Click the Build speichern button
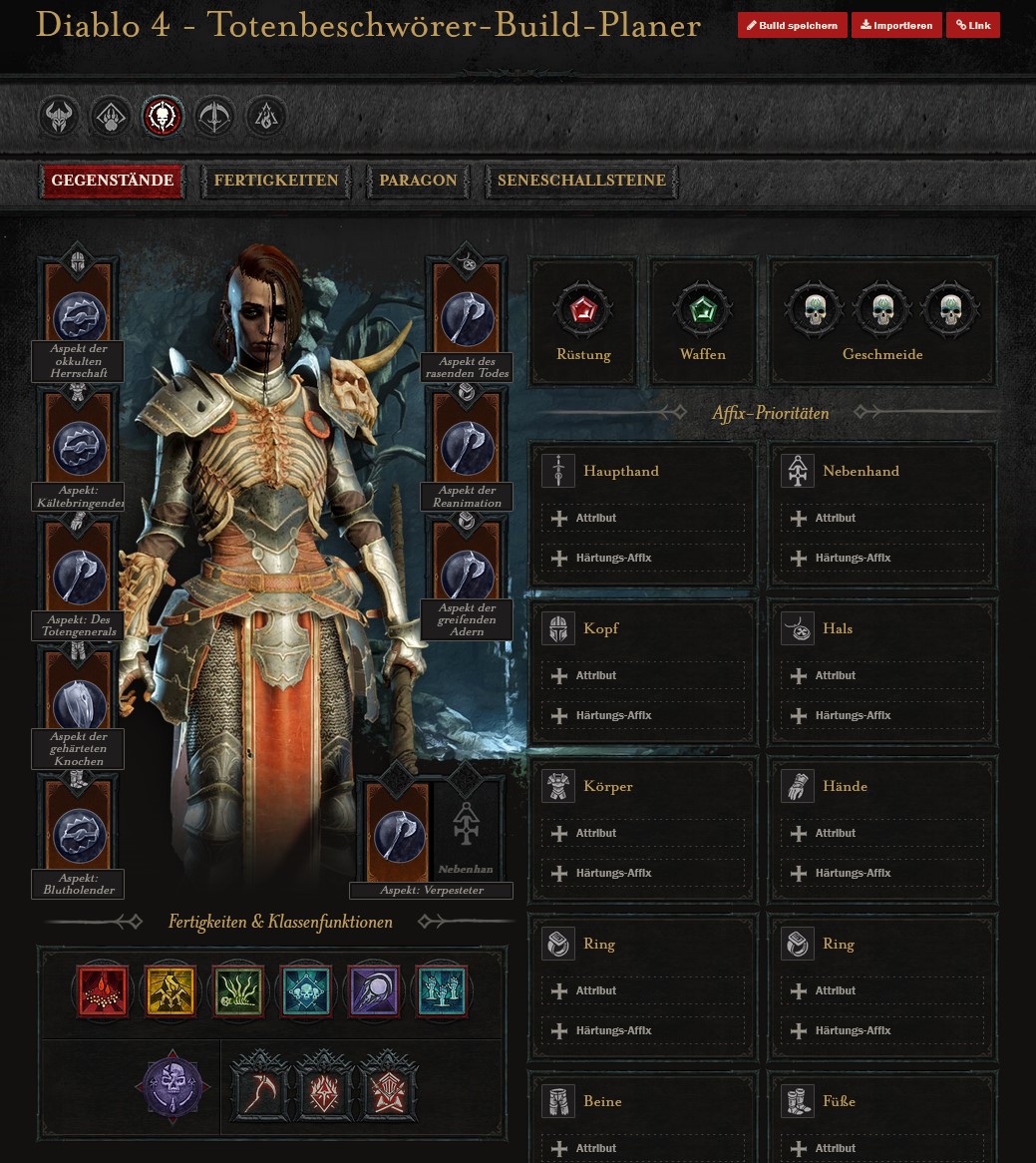This screenshot has height=1163, width=1036. tap(793, 26)
